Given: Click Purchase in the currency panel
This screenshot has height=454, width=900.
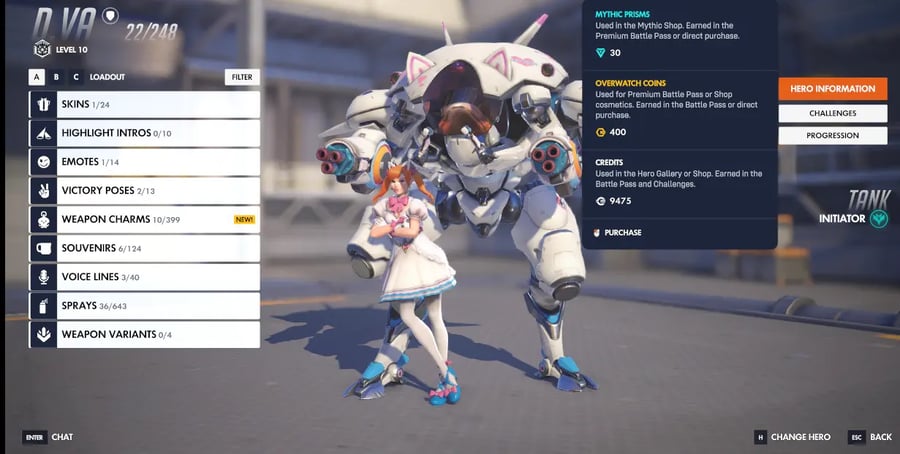Looking at the screenshot, I should [x=622, y=233].
